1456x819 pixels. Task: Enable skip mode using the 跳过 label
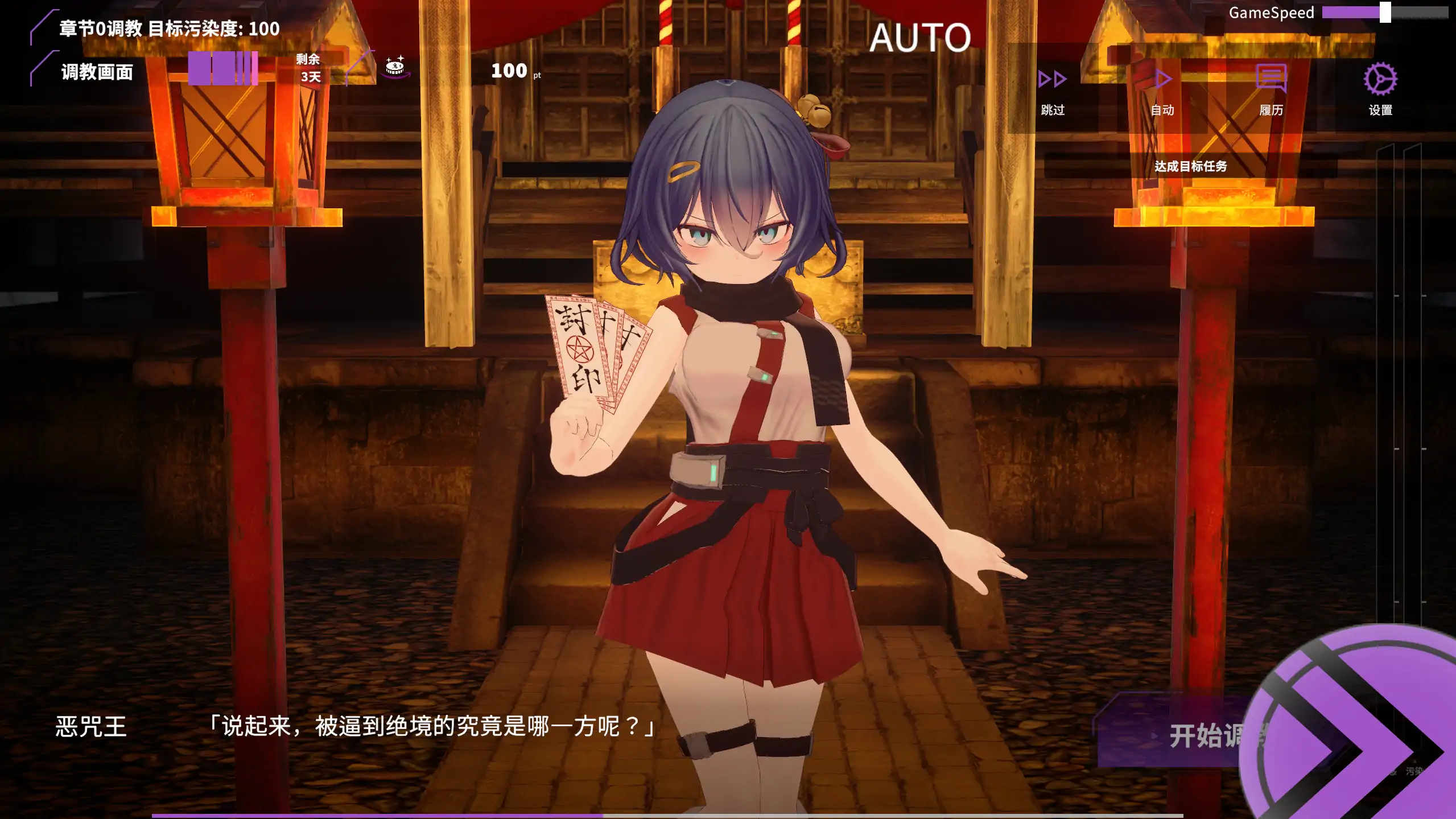point(1053,111)
